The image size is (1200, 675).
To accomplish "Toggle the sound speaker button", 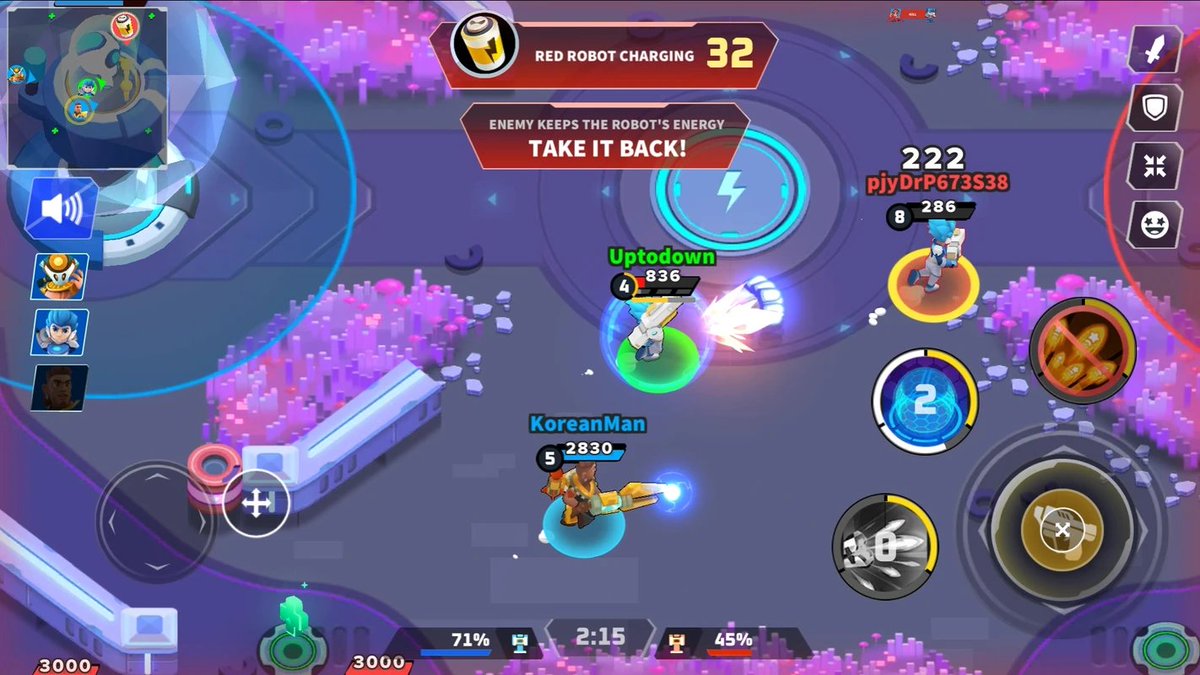I will pos(61,210).
